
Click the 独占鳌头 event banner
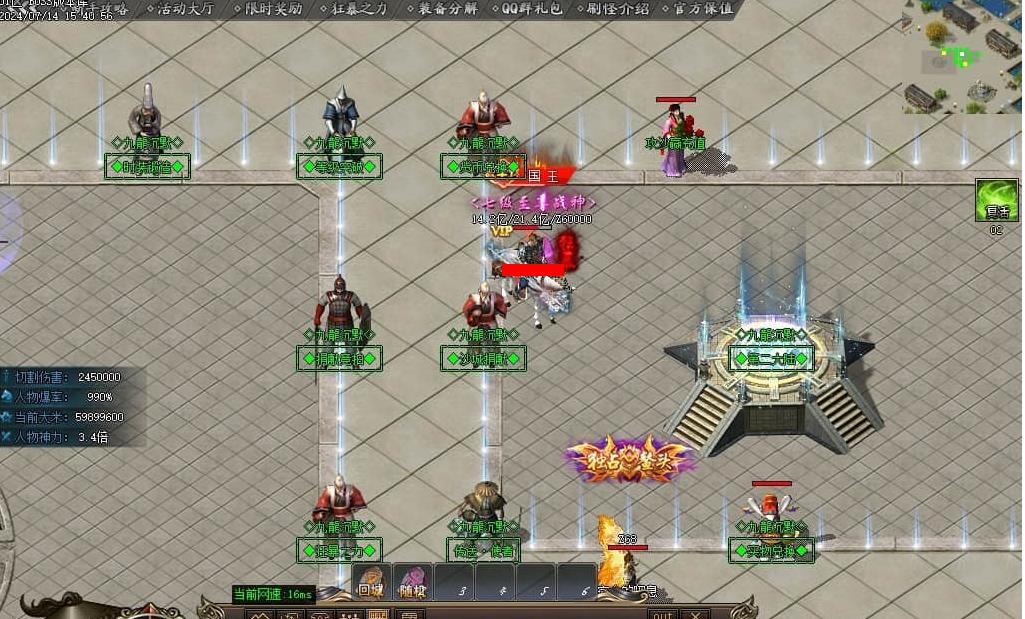click(x=628, y=459)
